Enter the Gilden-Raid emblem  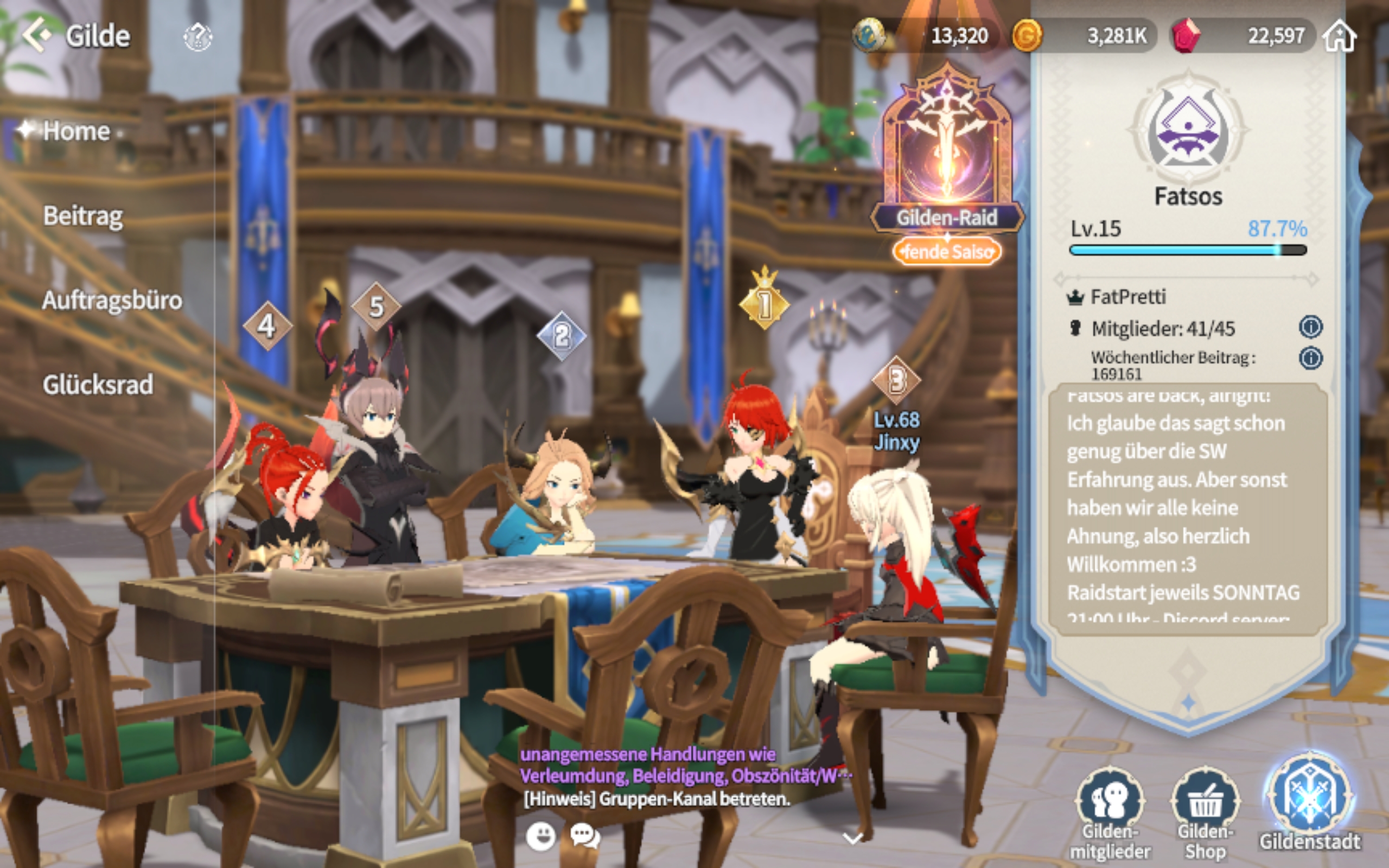pos(946,149)
